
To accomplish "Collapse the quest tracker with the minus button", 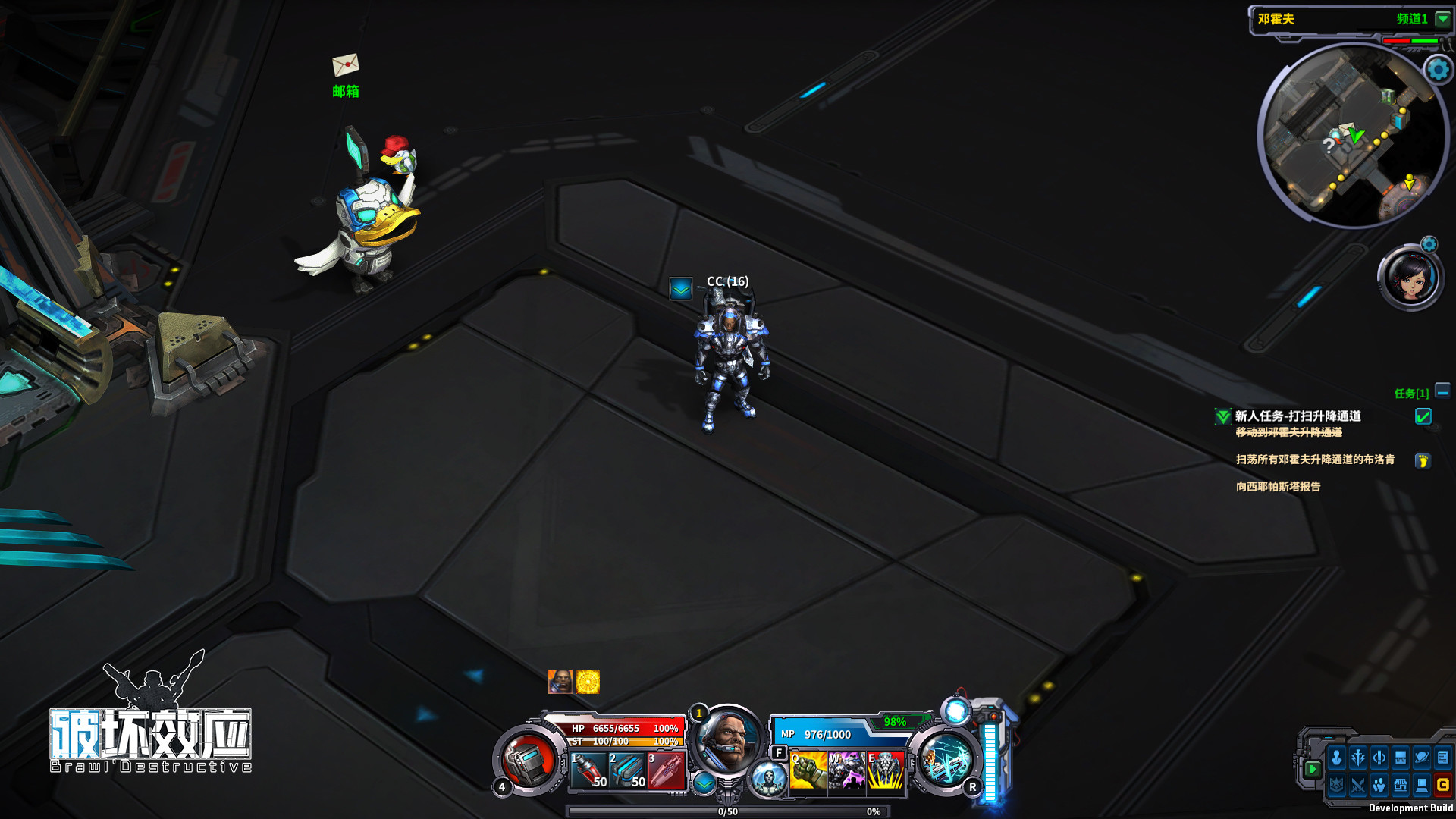I will pos(1442,391).
